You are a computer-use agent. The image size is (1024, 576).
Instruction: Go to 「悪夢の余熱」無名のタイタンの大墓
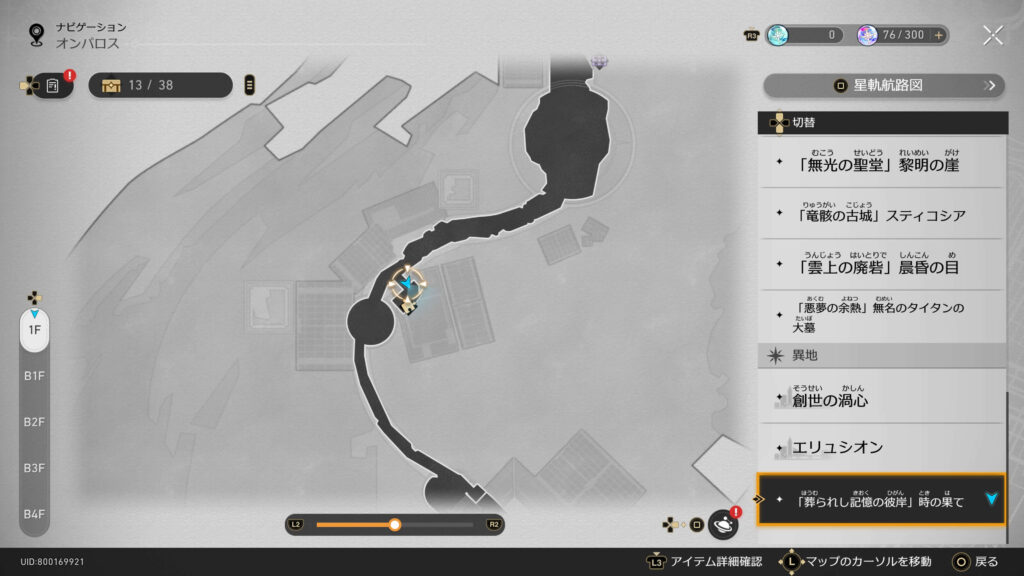[880, 316]
